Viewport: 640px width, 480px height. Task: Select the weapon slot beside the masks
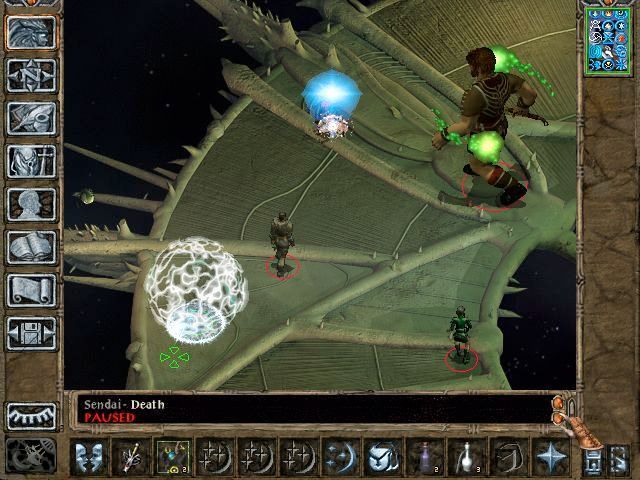[130, 457]
